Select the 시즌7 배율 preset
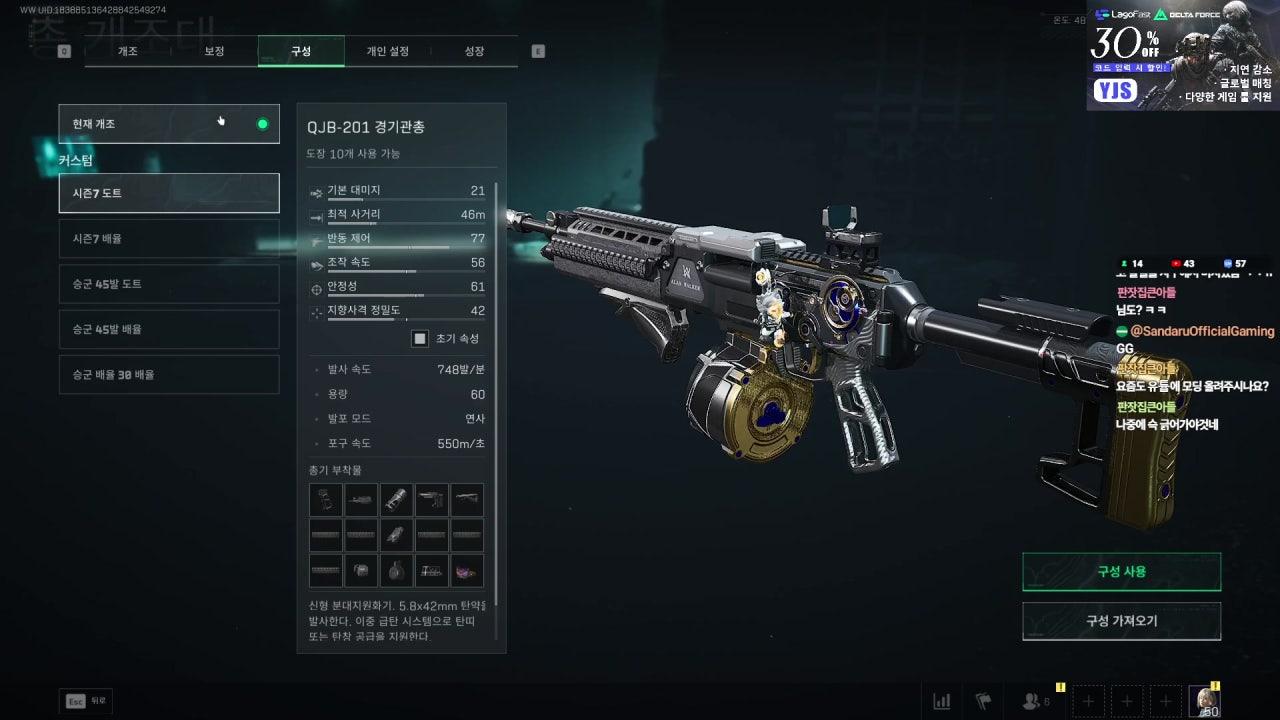1280x720 pixels. pos(168,239)
